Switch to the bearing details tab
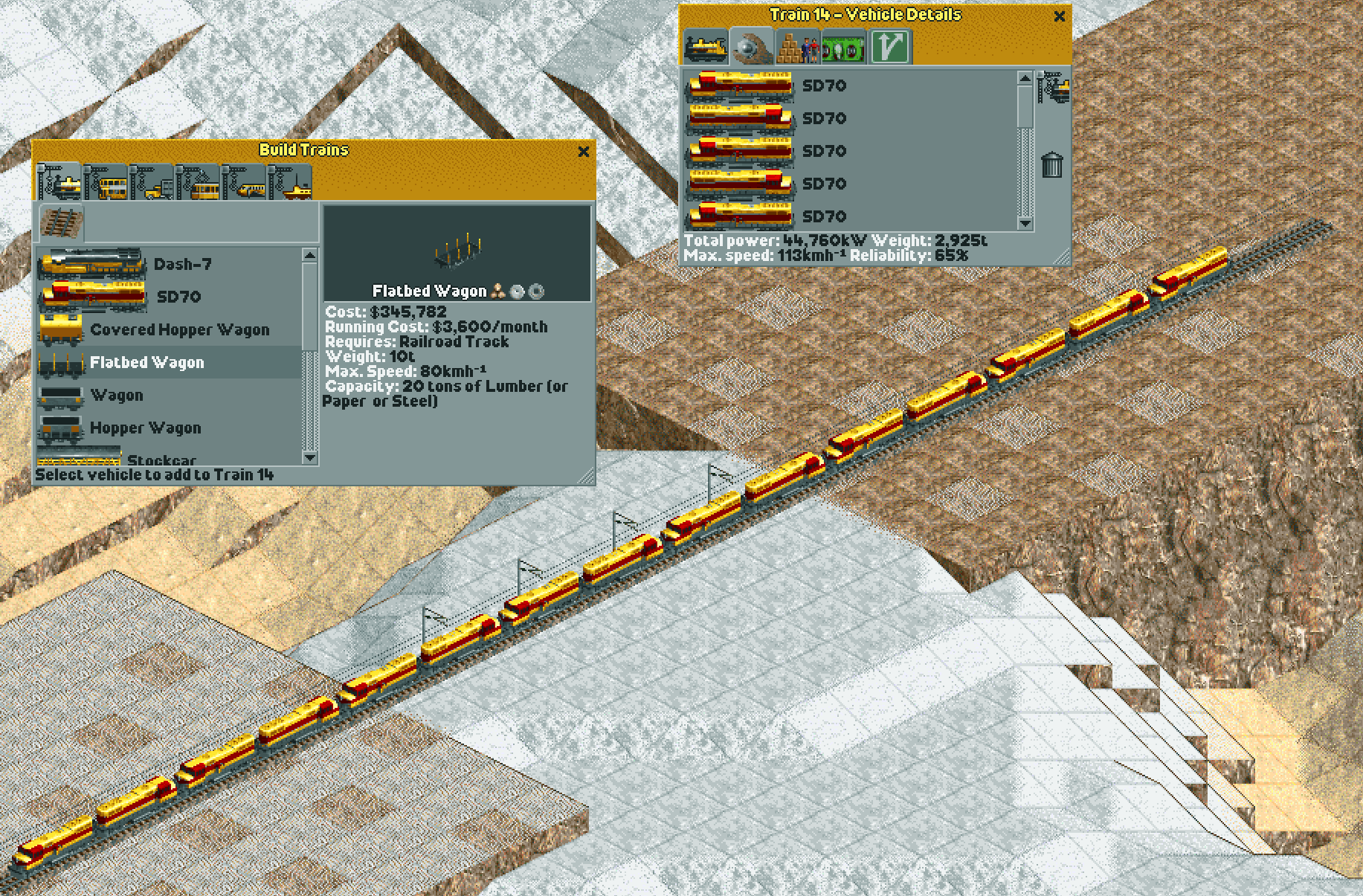This screenshot has height=896, width=1363. (753, 47)
